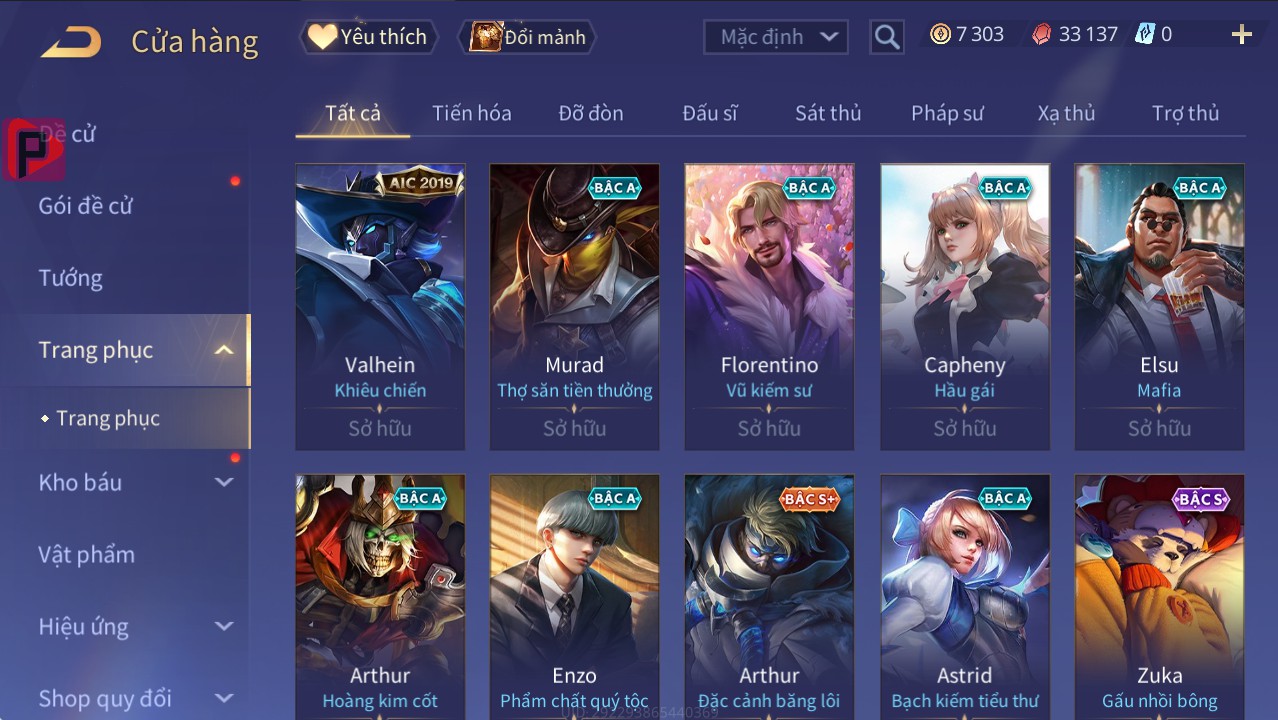View the Trợ thủ tab
Viewport: 1278px width, 720px height.
1185,113
